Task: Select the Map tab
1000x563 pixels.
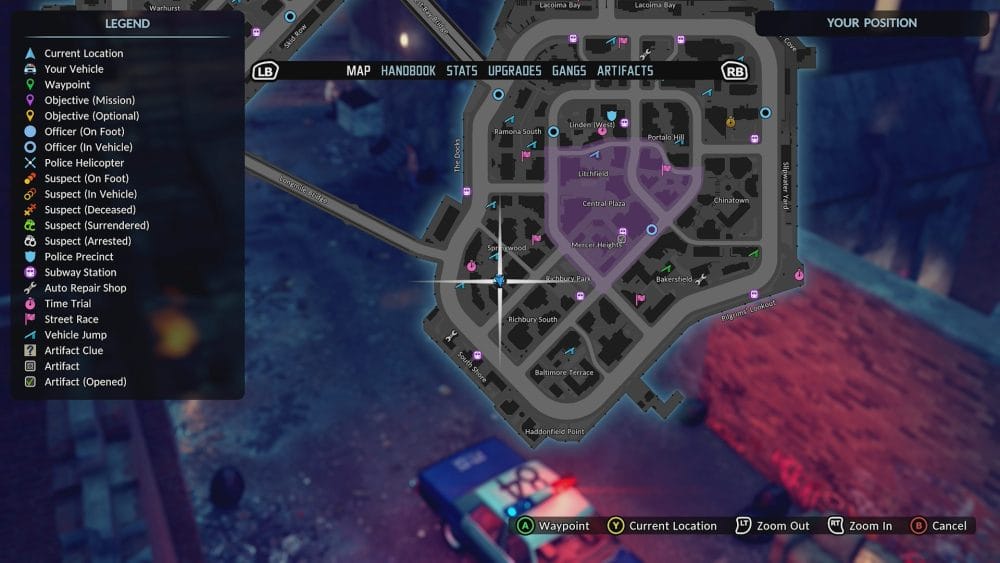Action: pos(358,71)
